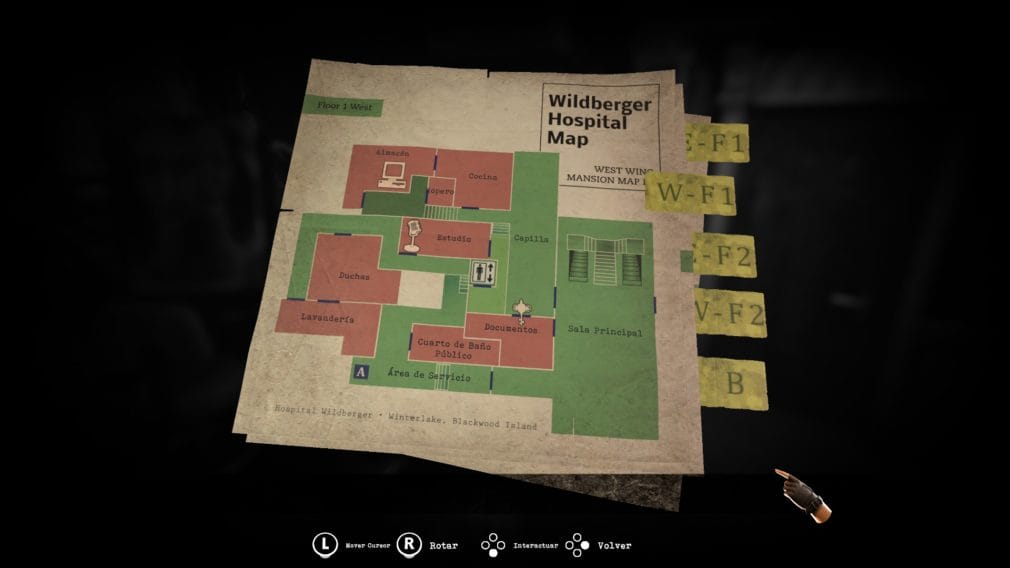Select the blue A marker near Área de Servicio
This screenshot has height=568, width=1010.
click(360, 373)
